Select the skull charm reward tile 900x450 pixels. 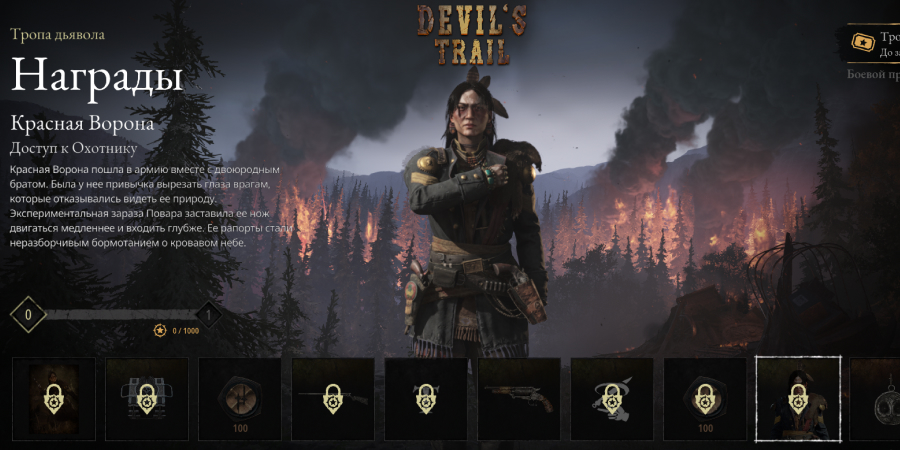click(880, 399)
